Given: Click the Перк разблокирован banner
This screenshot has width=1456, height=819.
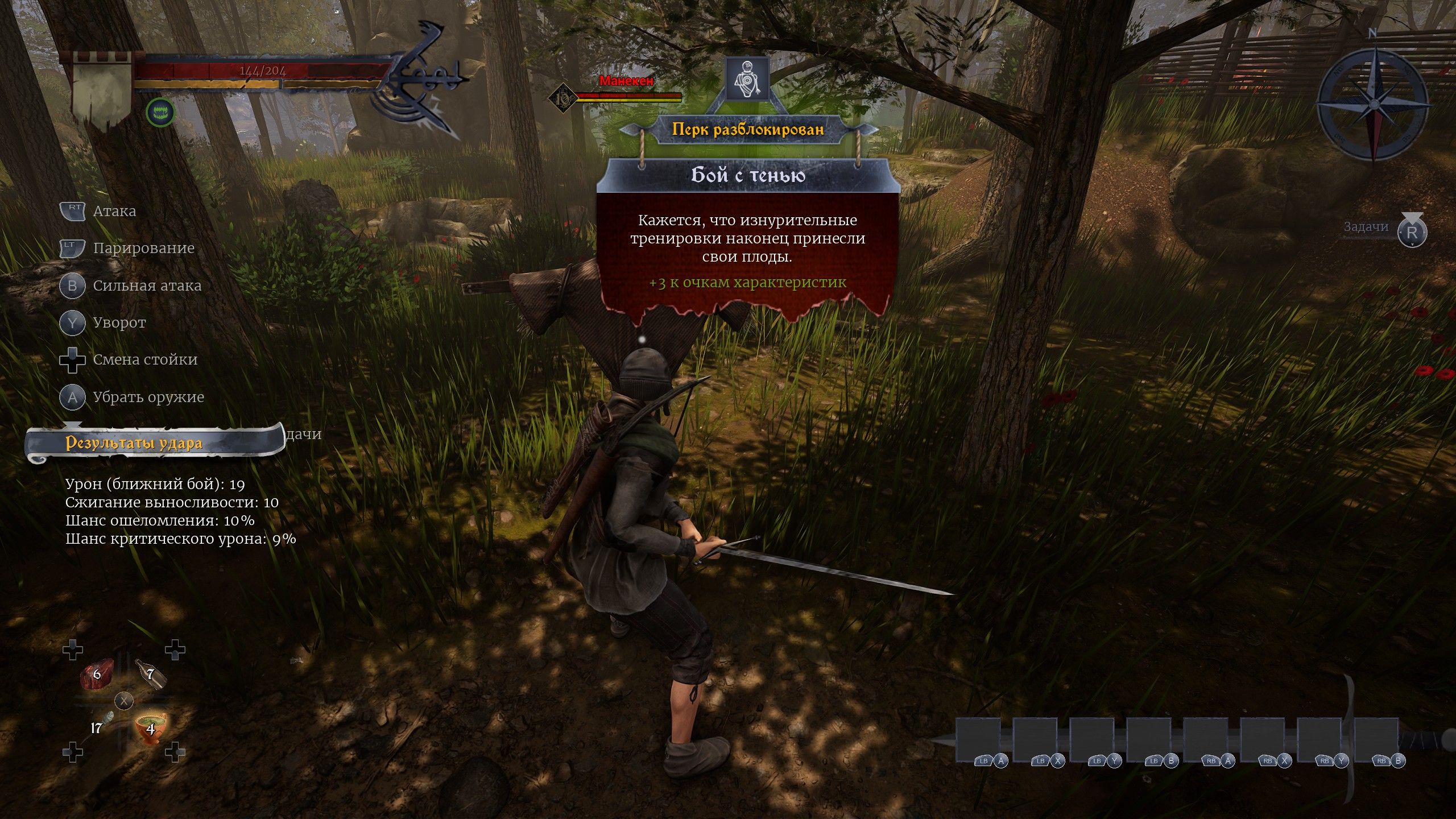Looking at the screenshot, I should coord(747,130).
